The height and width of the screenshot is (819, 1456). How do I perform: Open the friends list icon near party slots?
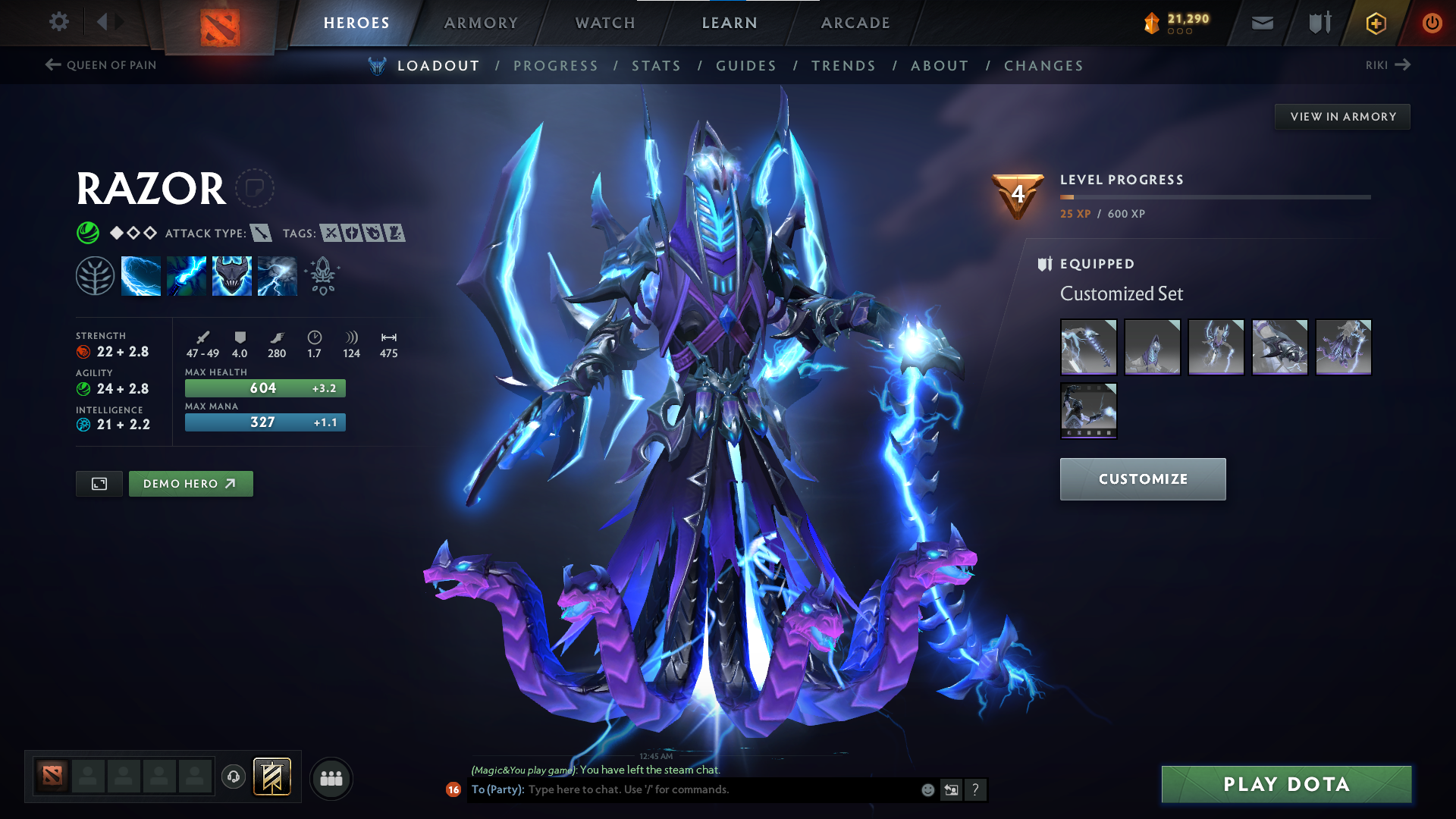(331, 777)
